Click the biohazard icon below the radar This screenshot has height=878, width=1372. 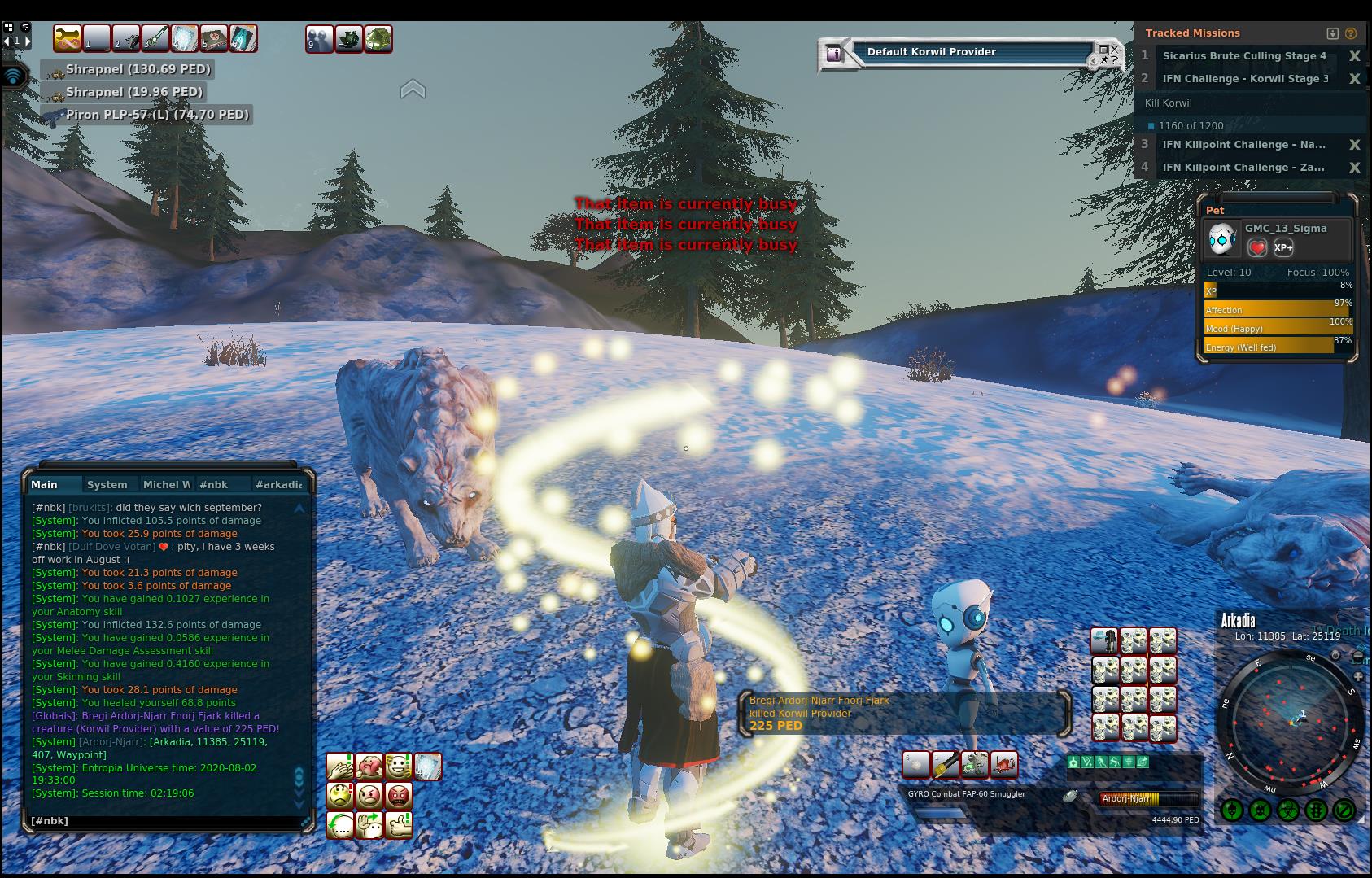pyautogui.click(x=1287, y=810)
